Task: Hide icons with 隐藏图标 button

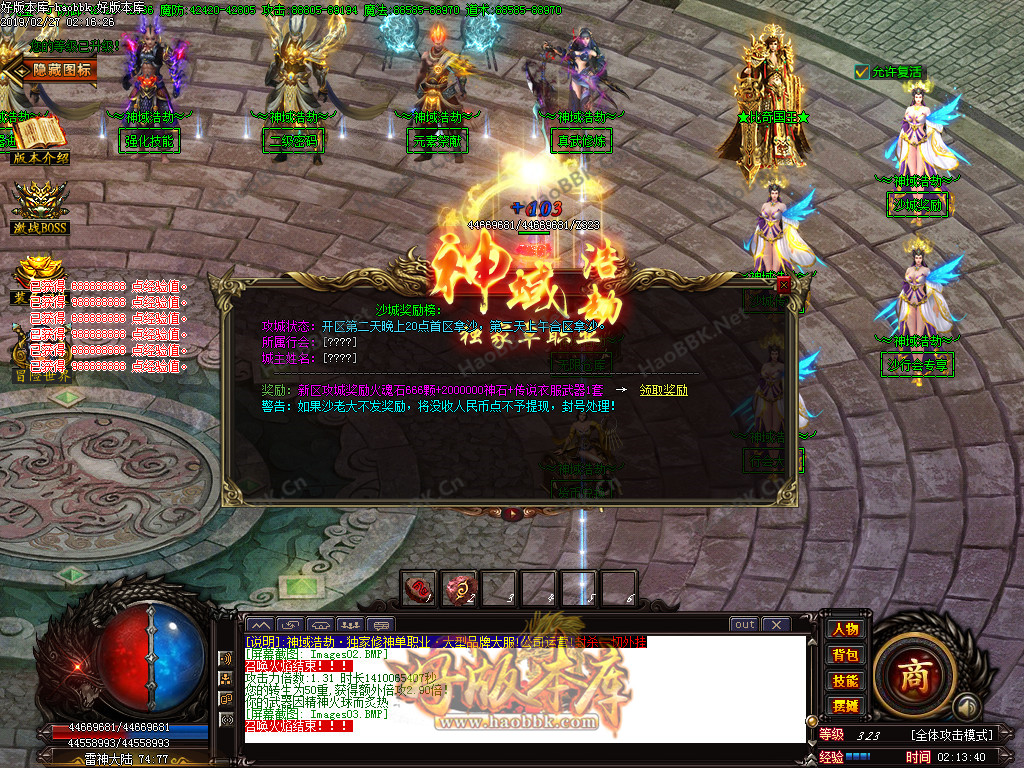Action: point(62,69)
